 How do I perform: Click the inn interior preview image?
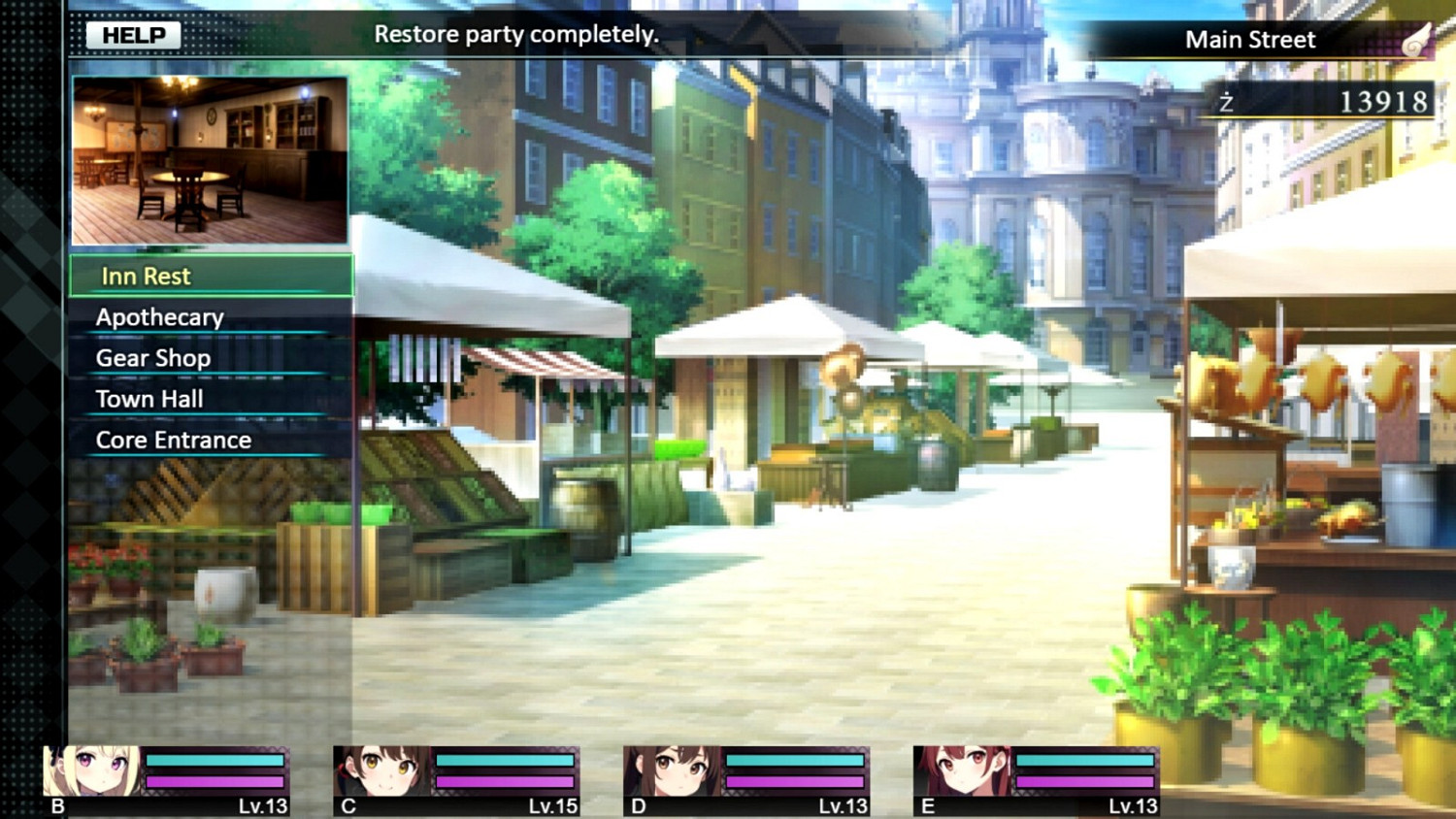point(211,158)
